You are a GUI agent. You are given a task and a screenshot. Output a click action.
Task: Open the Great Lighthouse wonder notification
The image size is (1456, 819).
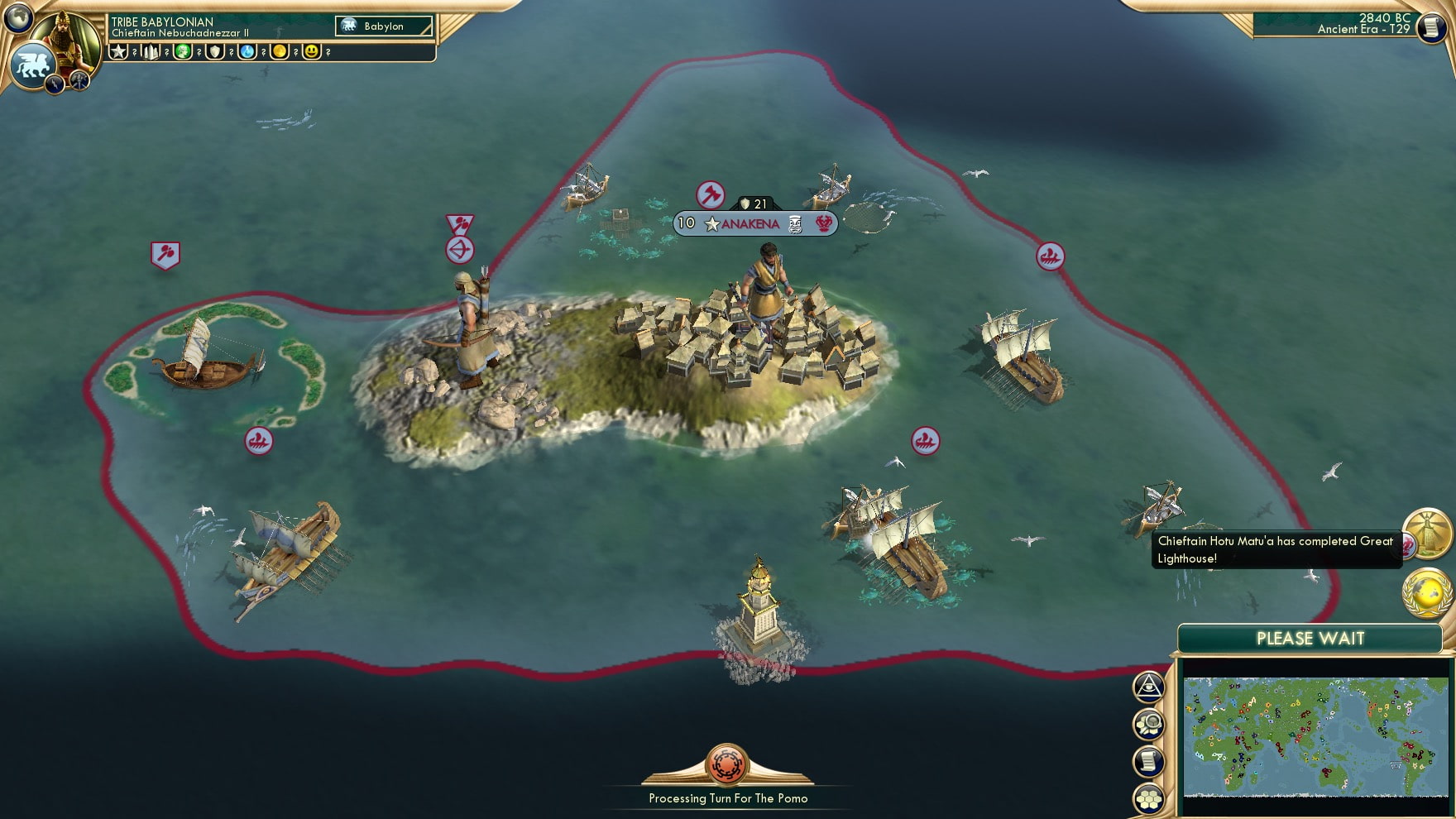coord(1427,533)
